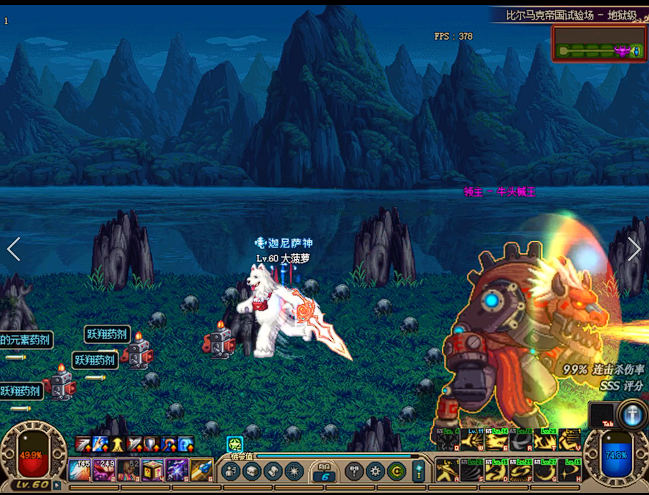Click the shield buff status icon
The image size is (649, 495).
click(151, 445)
